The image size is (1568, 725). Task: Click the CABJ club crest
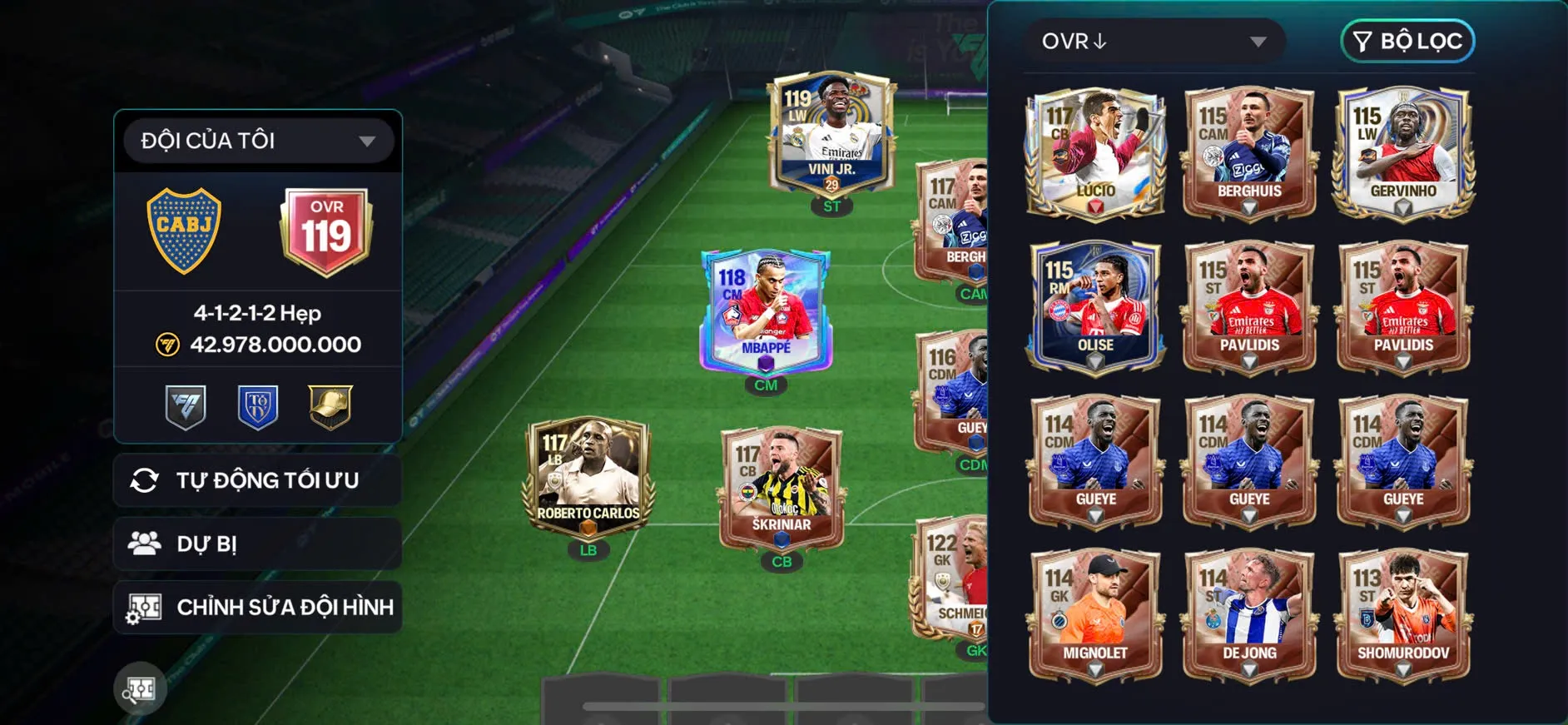point(184,231)
